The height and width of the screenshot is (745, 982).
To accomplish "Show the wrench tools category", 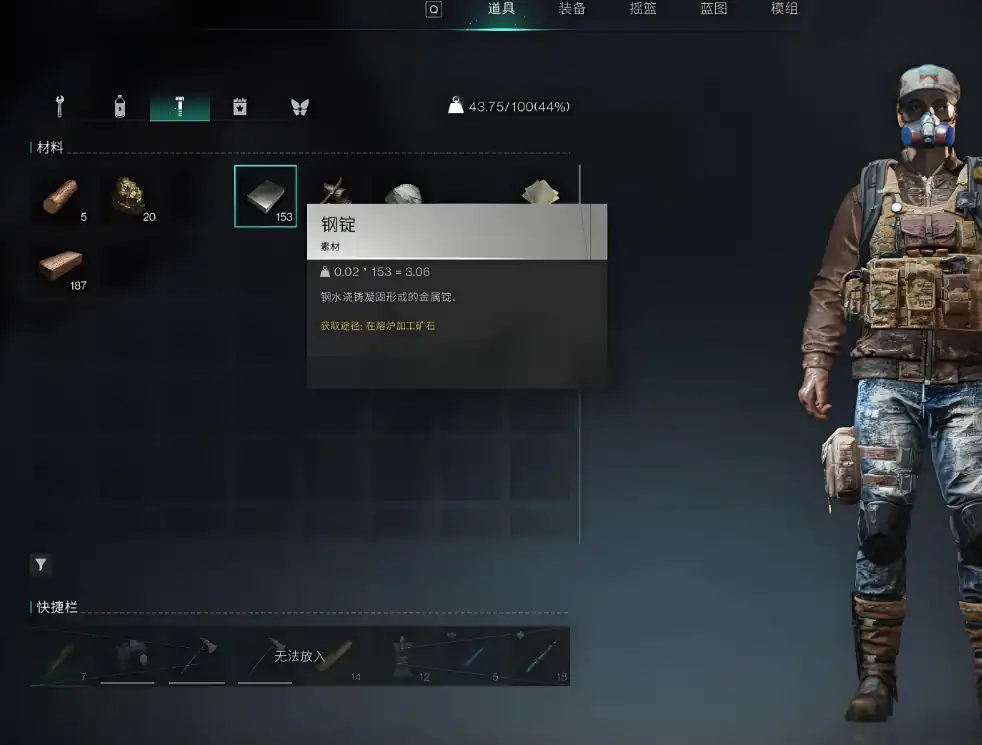I will click(60, 106).
